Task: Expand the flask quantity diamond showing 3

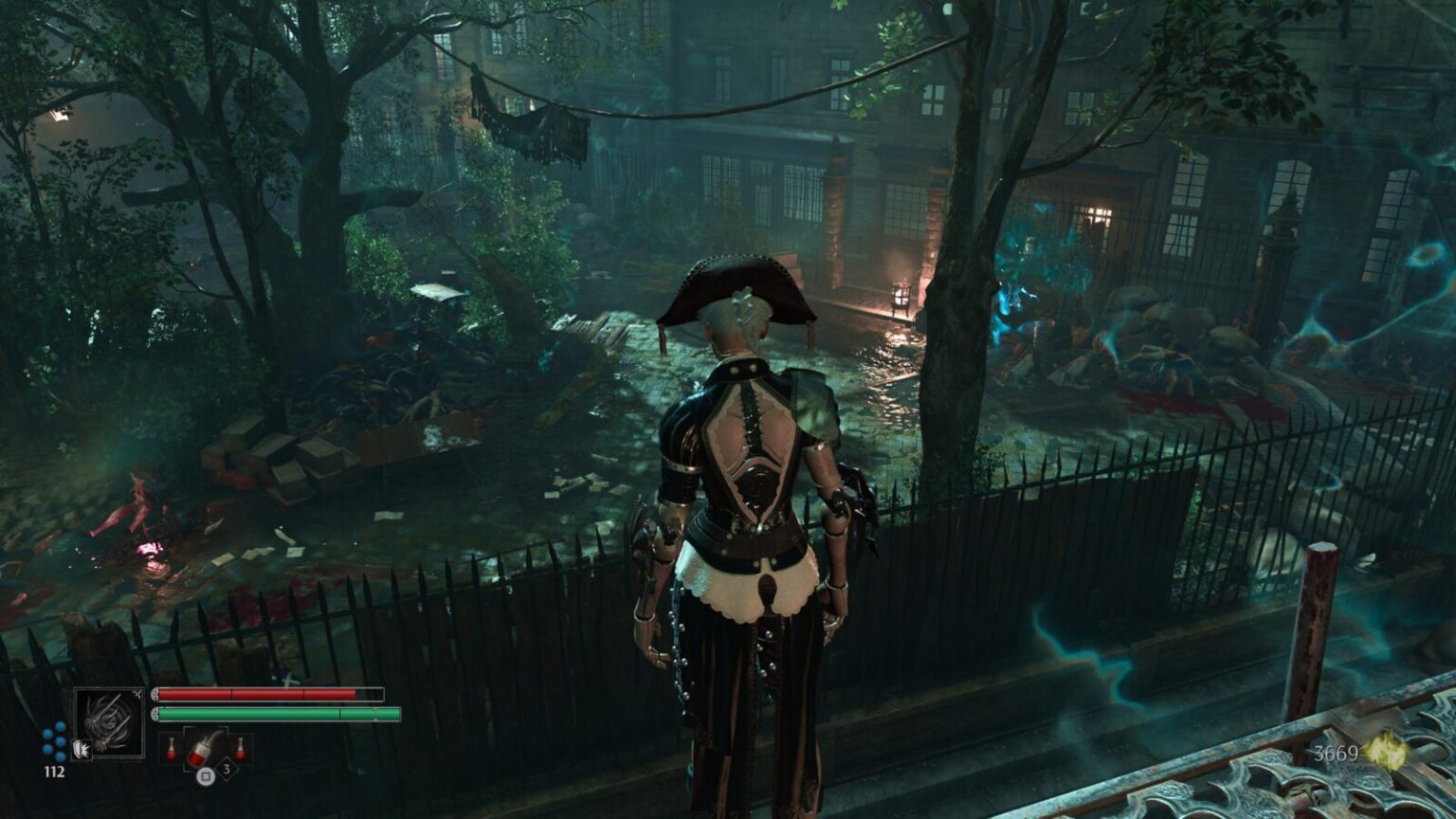Action: 227,770
